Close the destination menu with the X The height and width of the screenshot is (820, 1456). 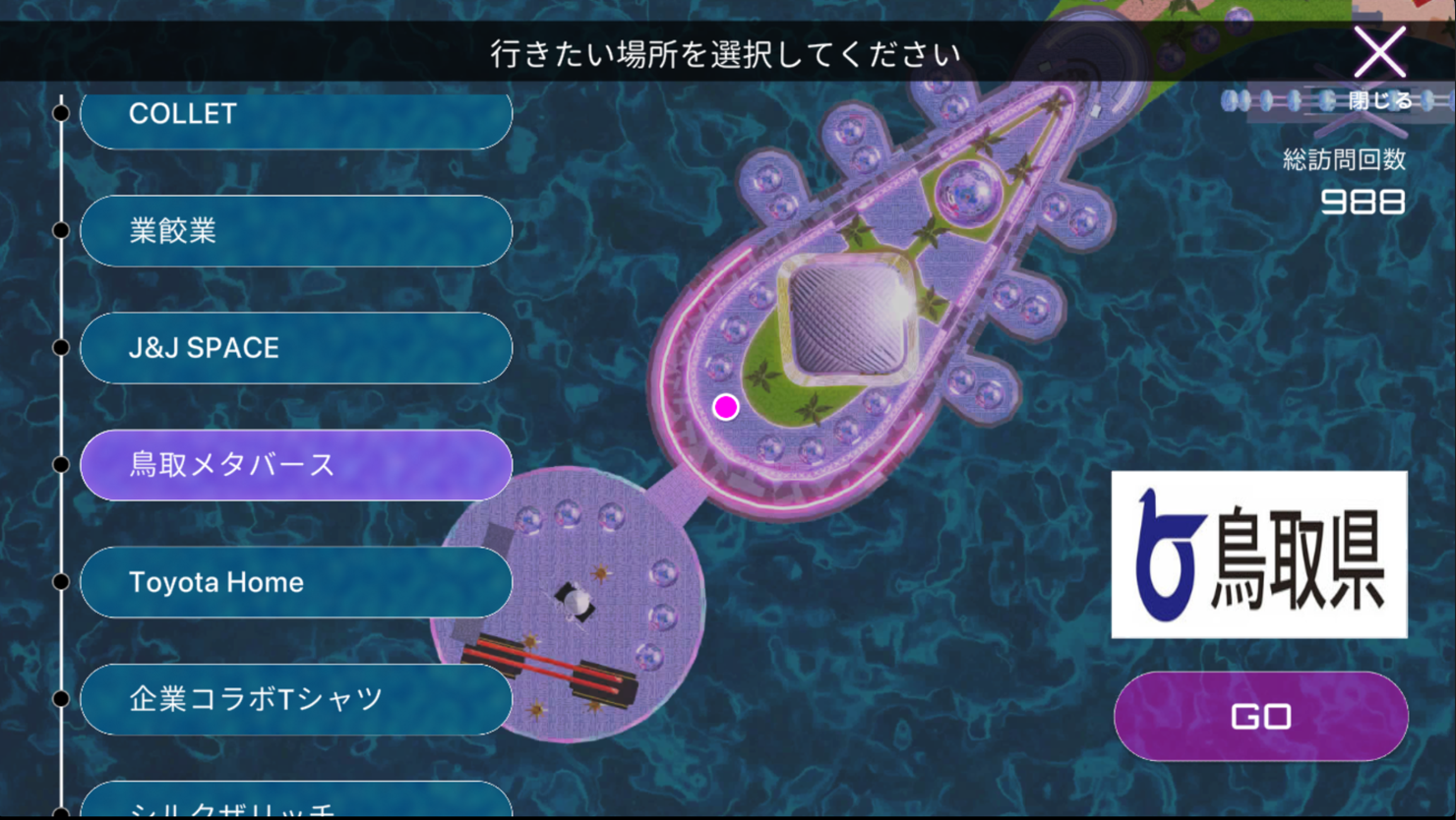[x=1379, y=53]
